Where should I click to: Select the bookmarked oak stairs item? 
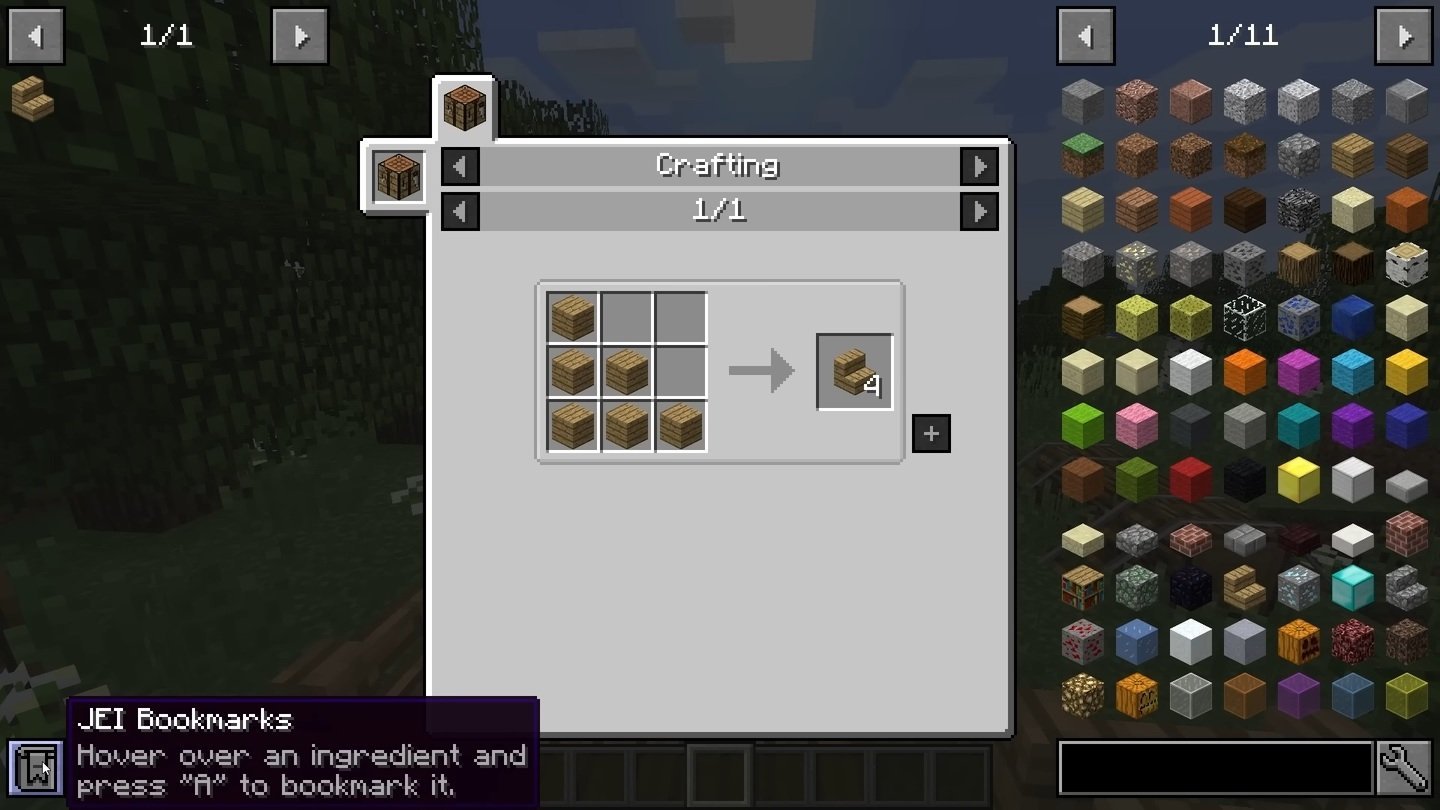pyautogui.click(x=32, y=98)
